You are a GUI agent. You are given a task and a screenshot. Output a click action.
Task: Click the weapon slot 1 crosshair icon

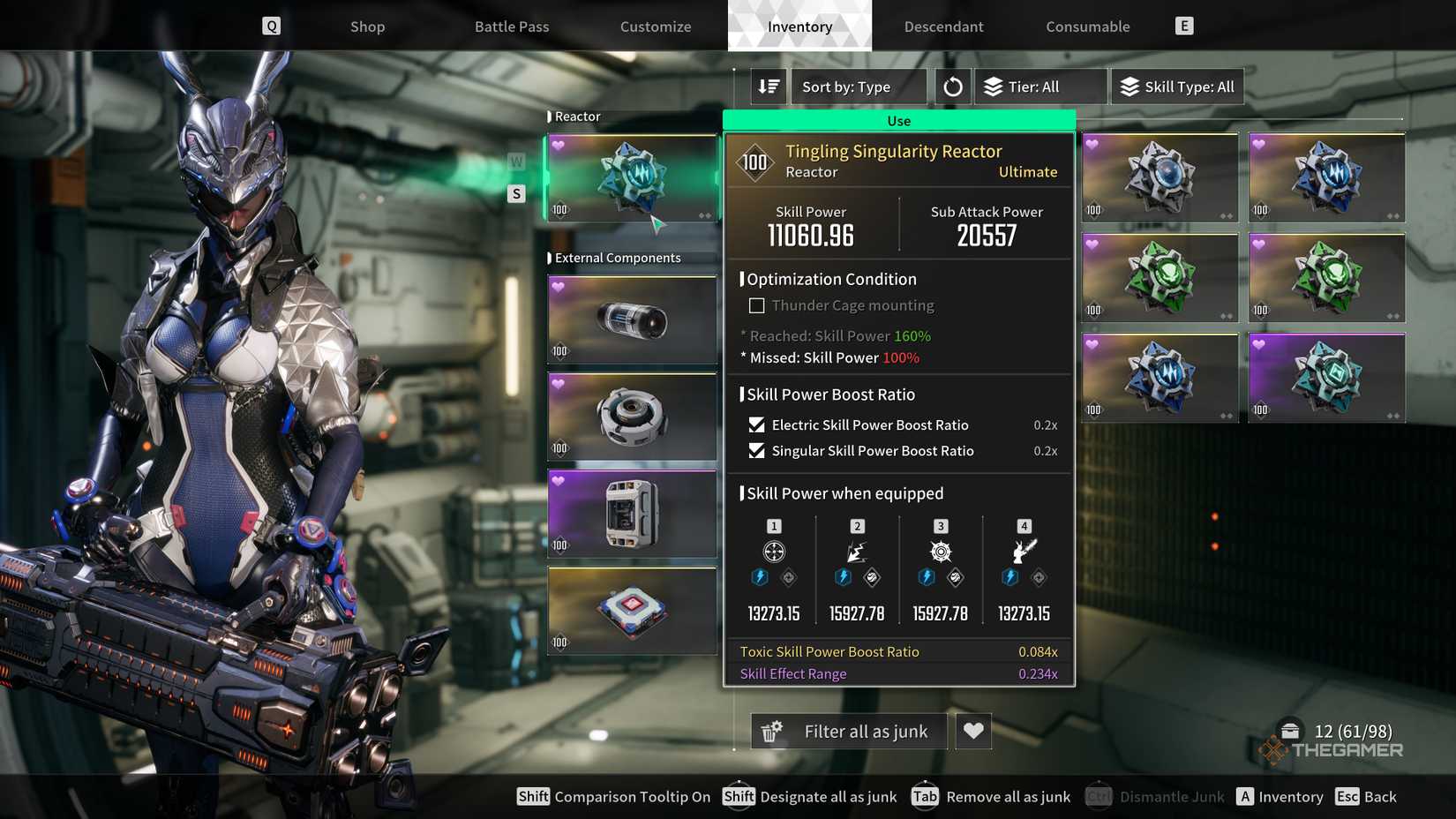click(x=774, y=550)
